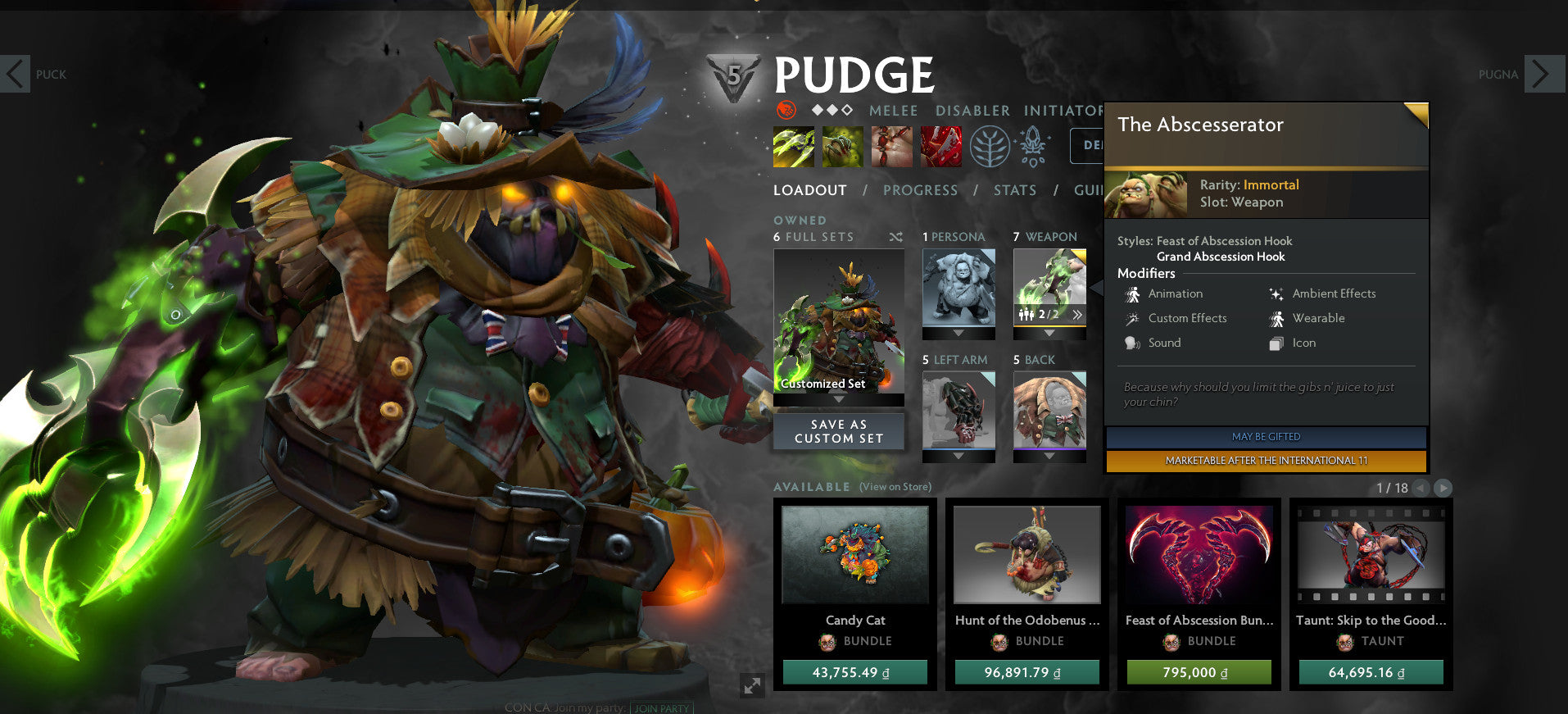This screenshot has height=714, width=1568.
Task: Click the Aghanim's Scepter upgrade icon
Action: point(1031,145)
